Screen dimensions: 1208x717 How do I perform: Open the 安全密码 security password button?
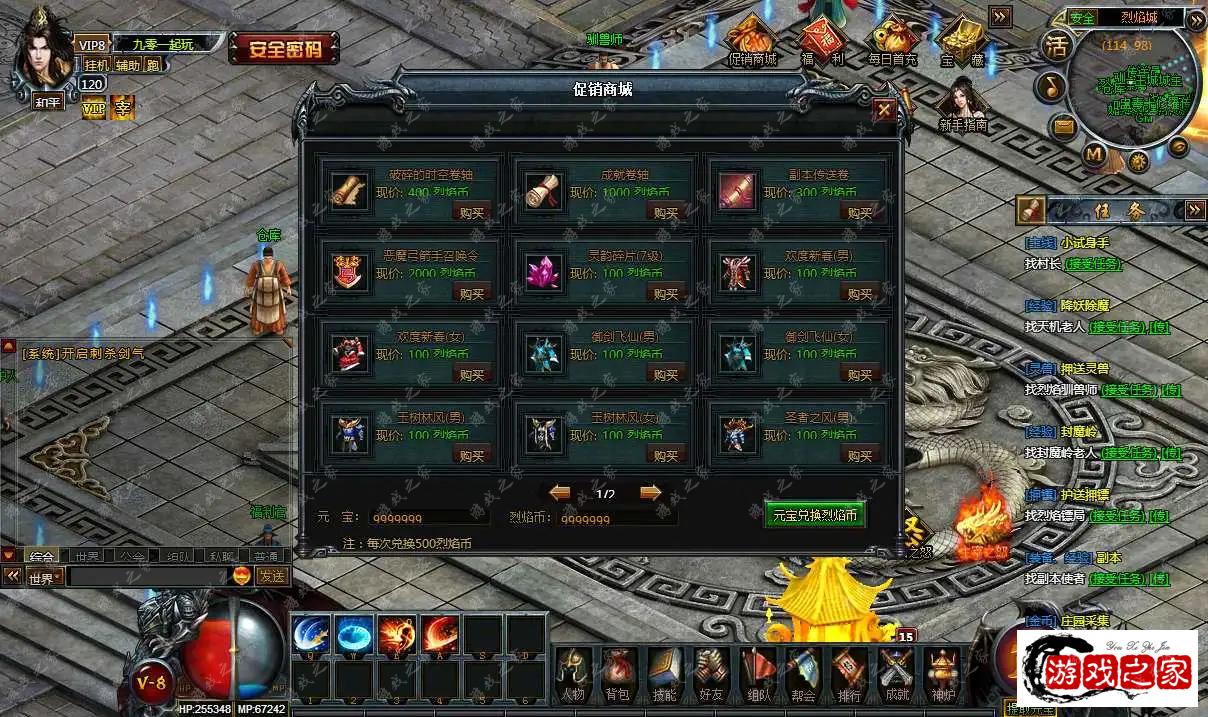click(284, 48)
